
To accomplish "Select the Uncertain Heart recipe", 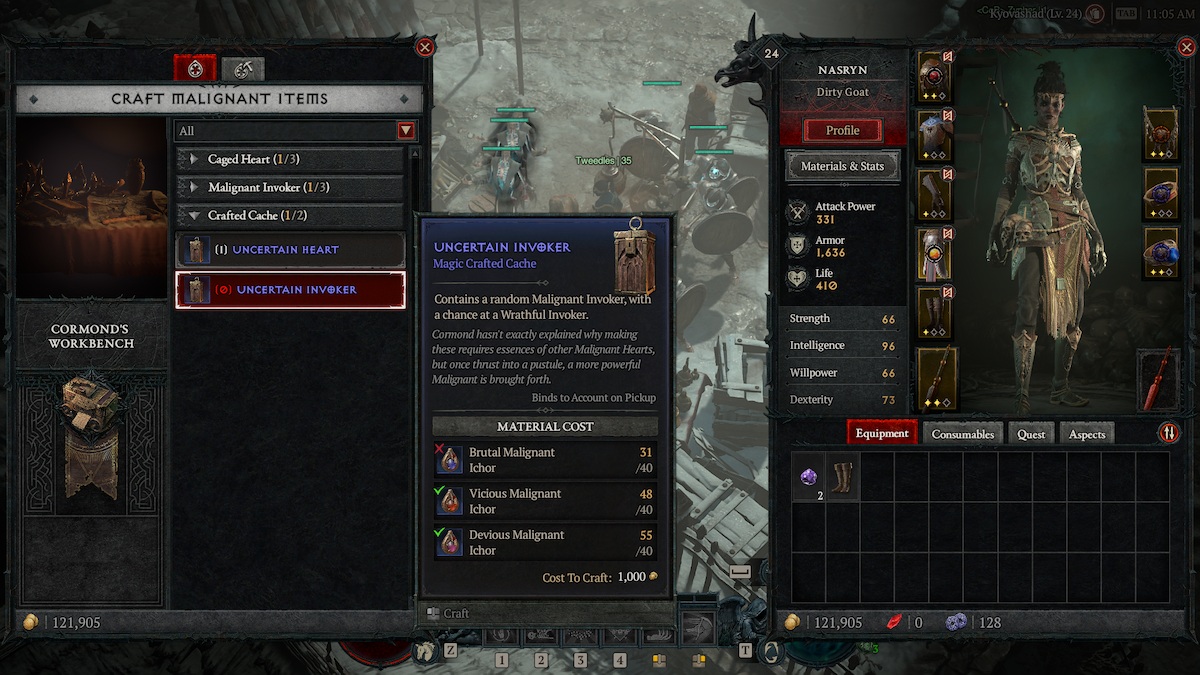I will [290, 250].
